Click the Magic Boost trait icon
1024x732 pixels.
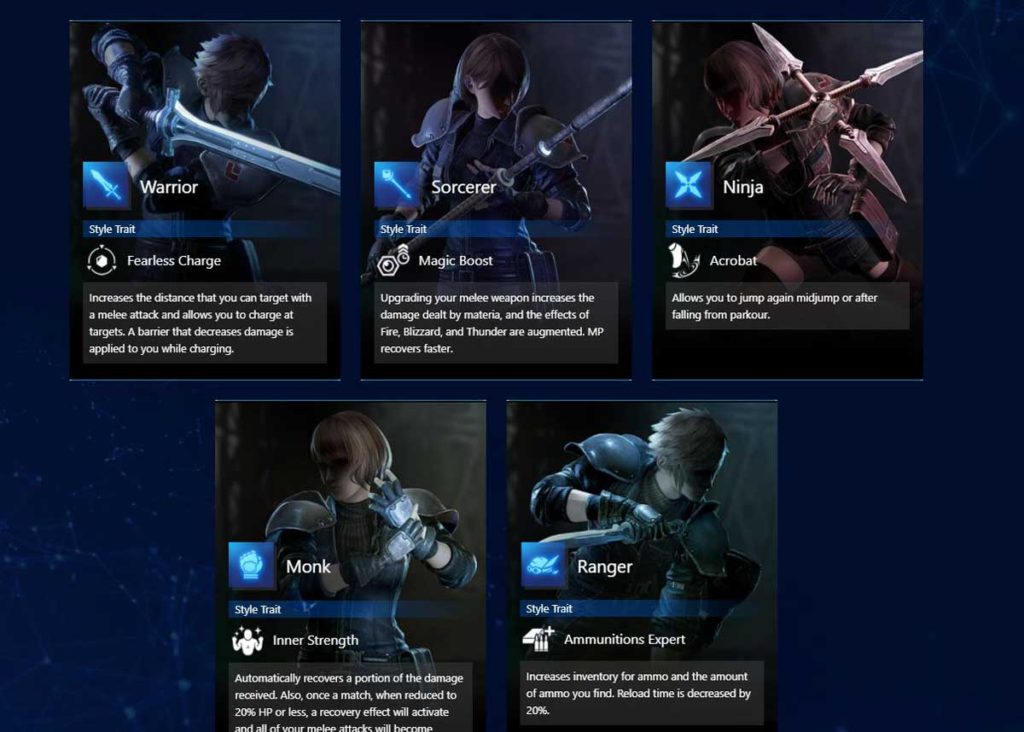[x=394, y=261]
